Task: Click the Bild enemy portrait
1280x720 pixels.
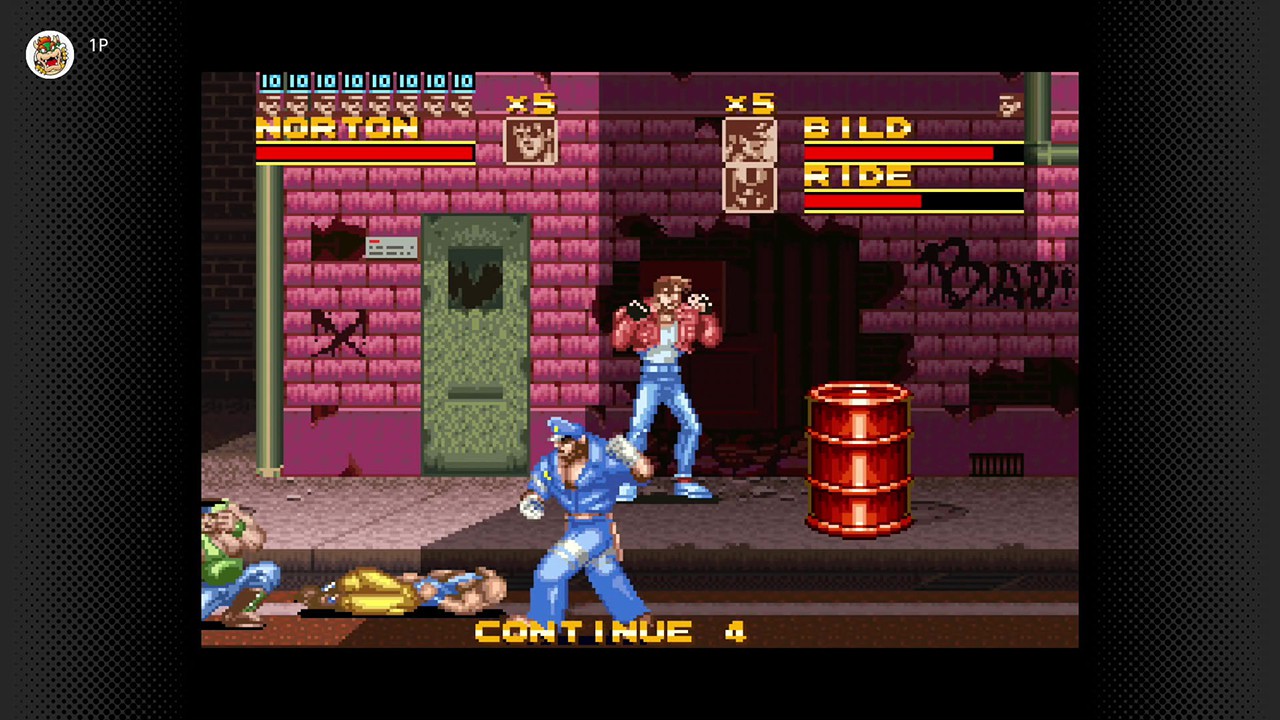Action: pos(749,140)
